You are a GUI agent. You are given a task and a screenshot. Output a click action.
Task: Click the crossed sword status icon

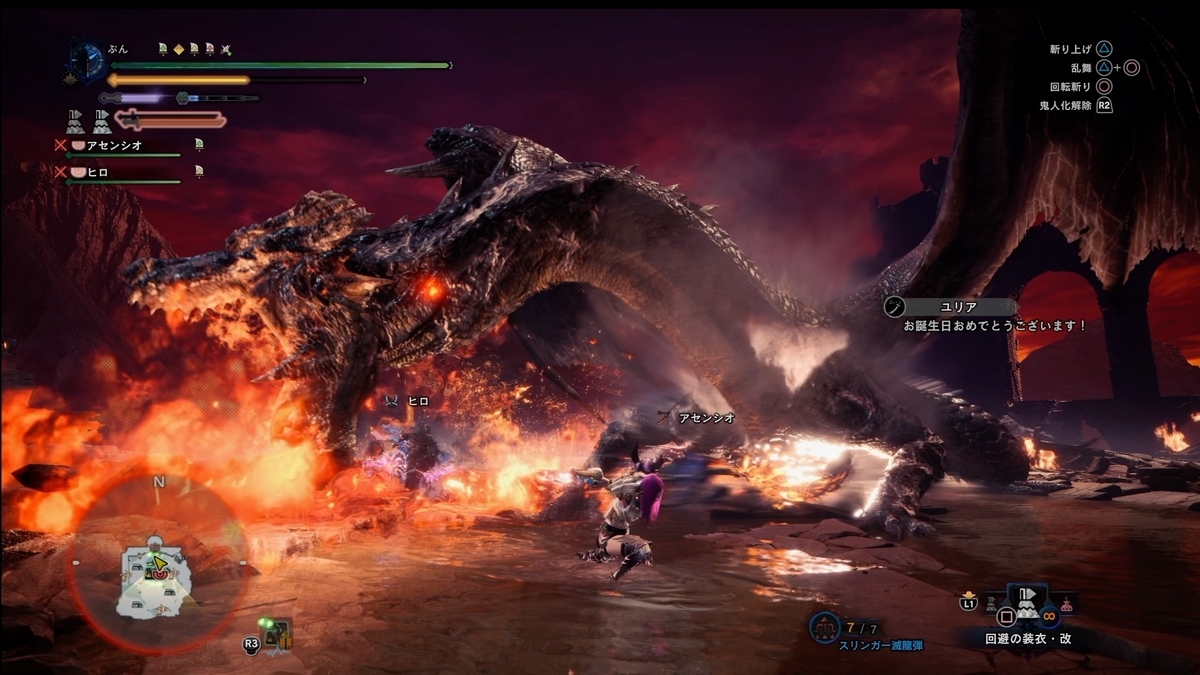(x=226, y=48)
